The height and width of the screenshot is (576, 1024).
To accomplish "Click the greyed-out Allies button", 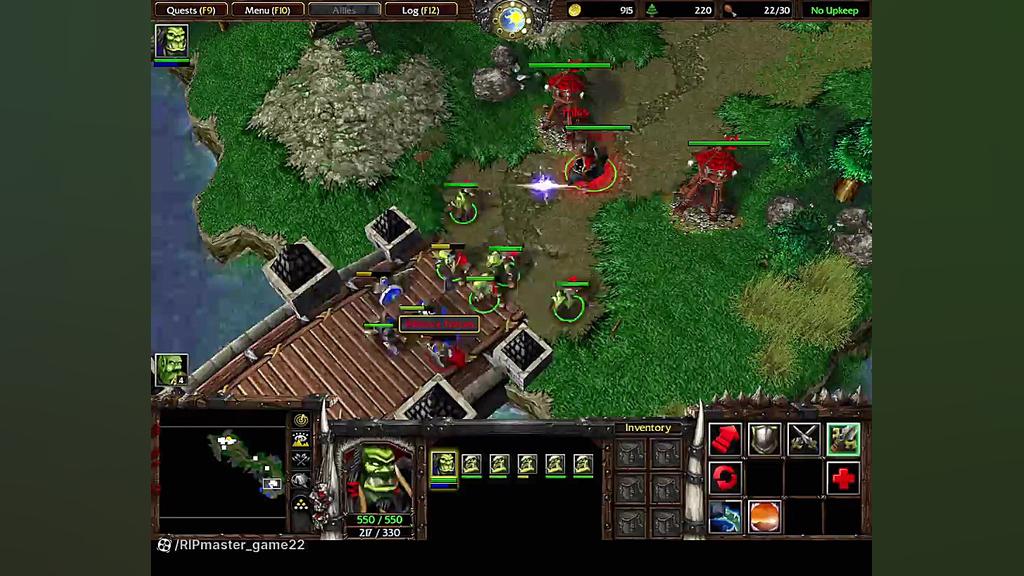I will coord(344,10).
